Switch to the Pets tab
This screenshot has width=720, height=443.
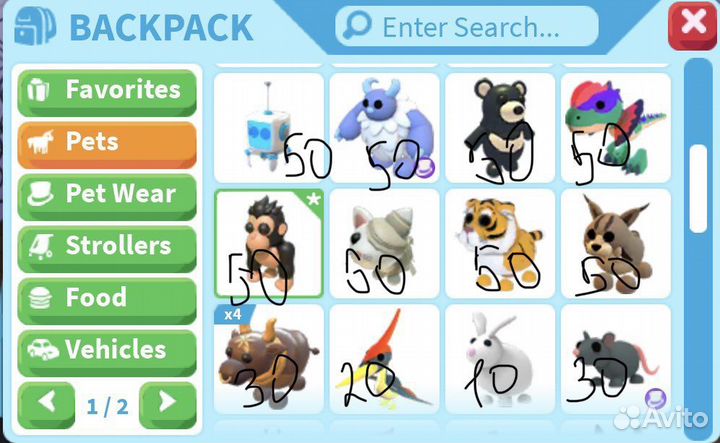tap(107, 142)
